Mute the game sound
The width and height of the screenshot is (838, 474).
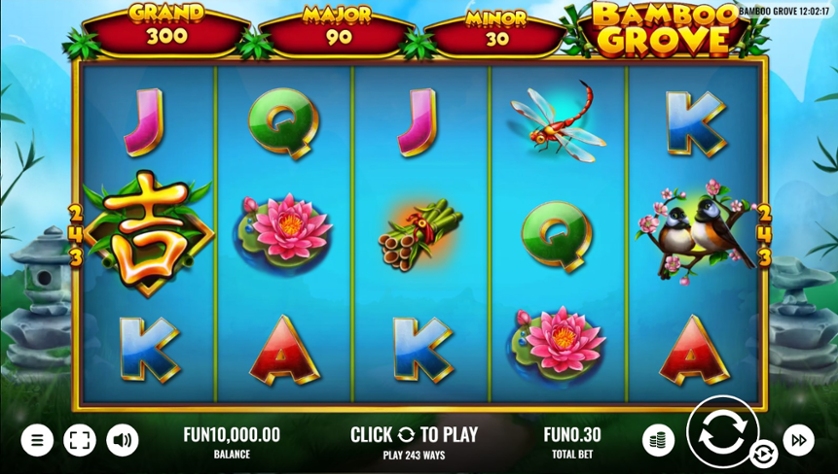click(x=122, y=439)
